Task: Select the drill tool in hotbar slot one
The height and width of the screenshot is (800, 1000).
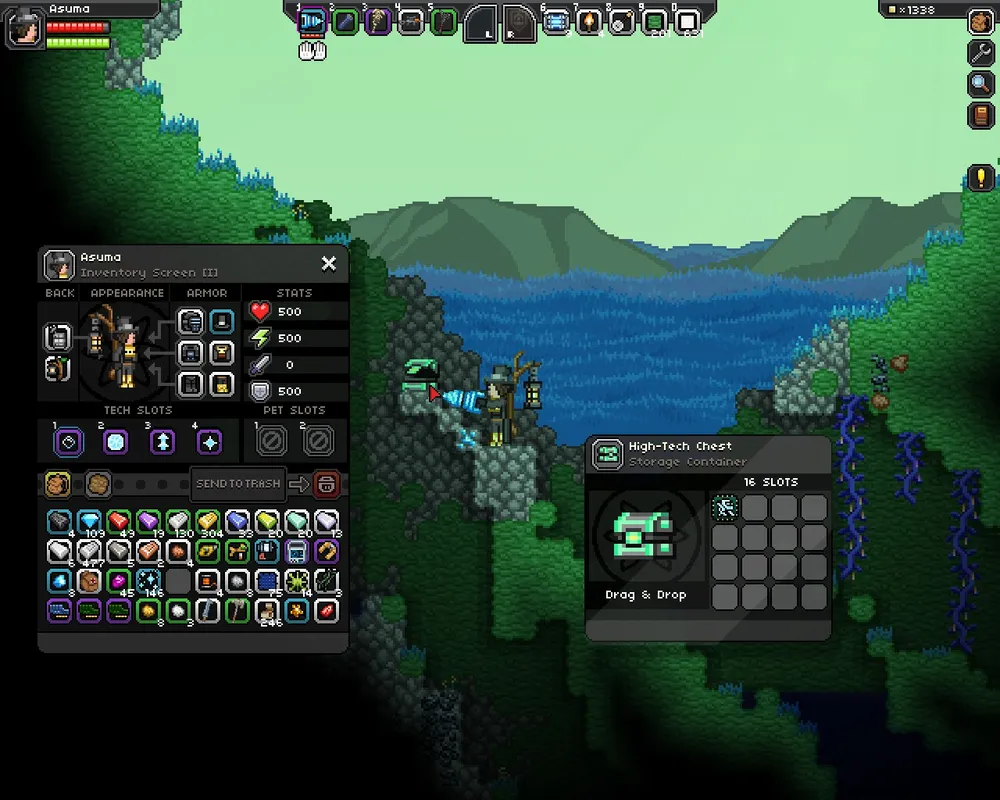Action: [x=312, y=21]
